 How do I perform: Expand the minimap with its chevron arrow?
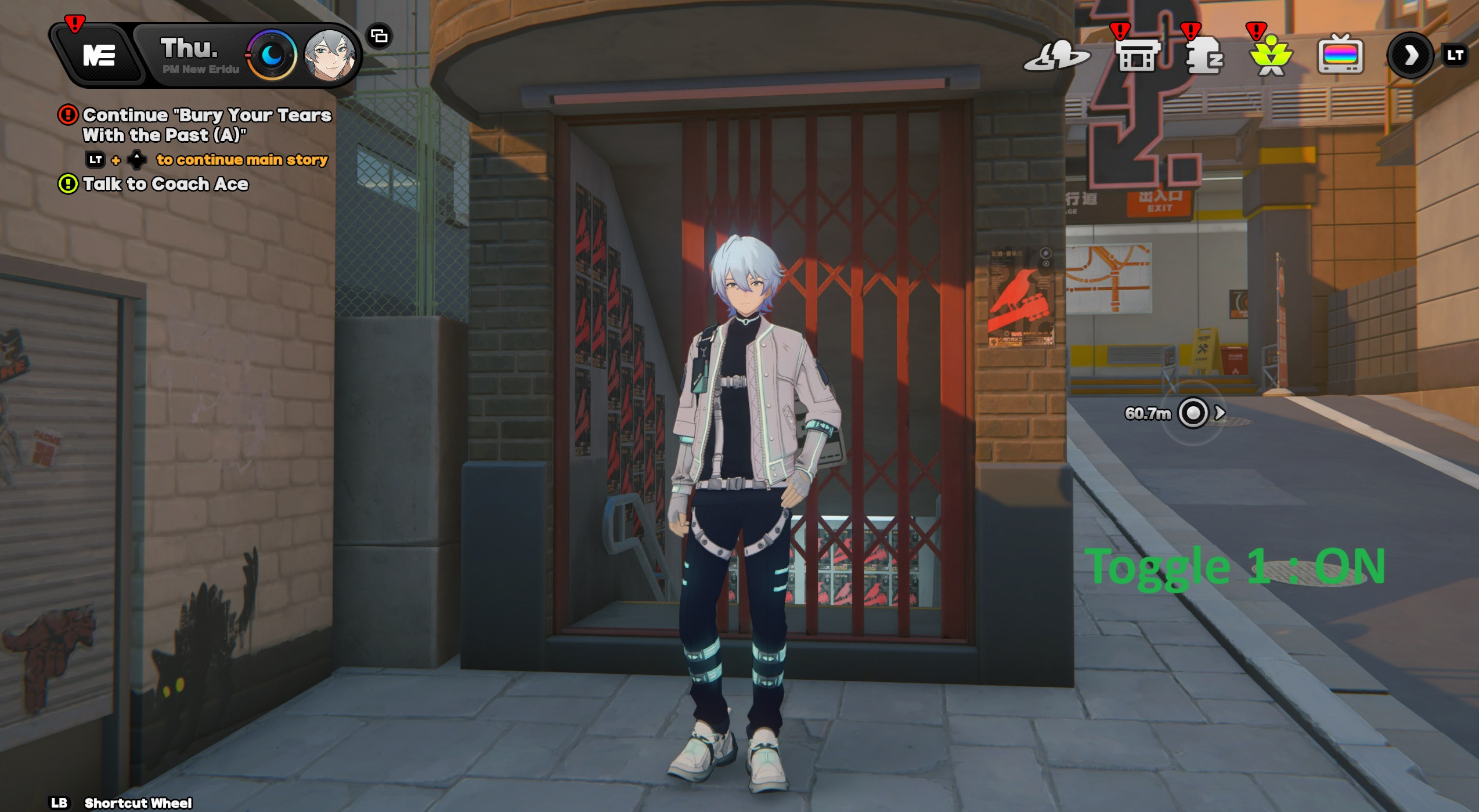click(x=1219, y=413)
